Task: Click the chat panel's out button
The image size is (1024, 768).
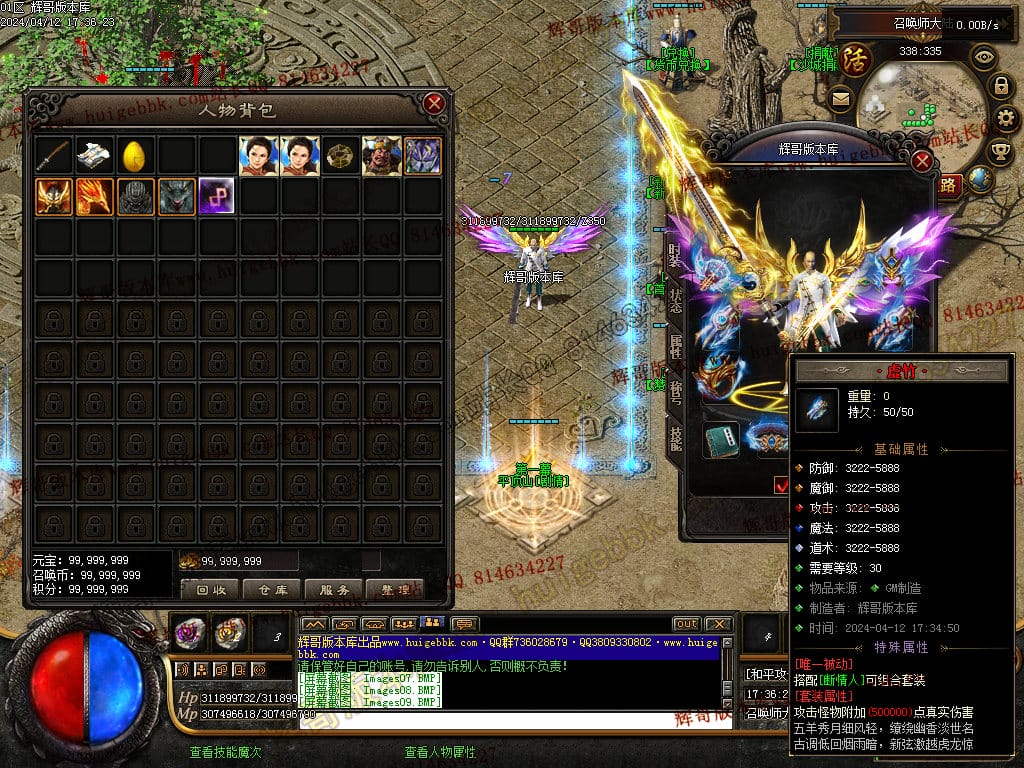Action: [686, 624]
